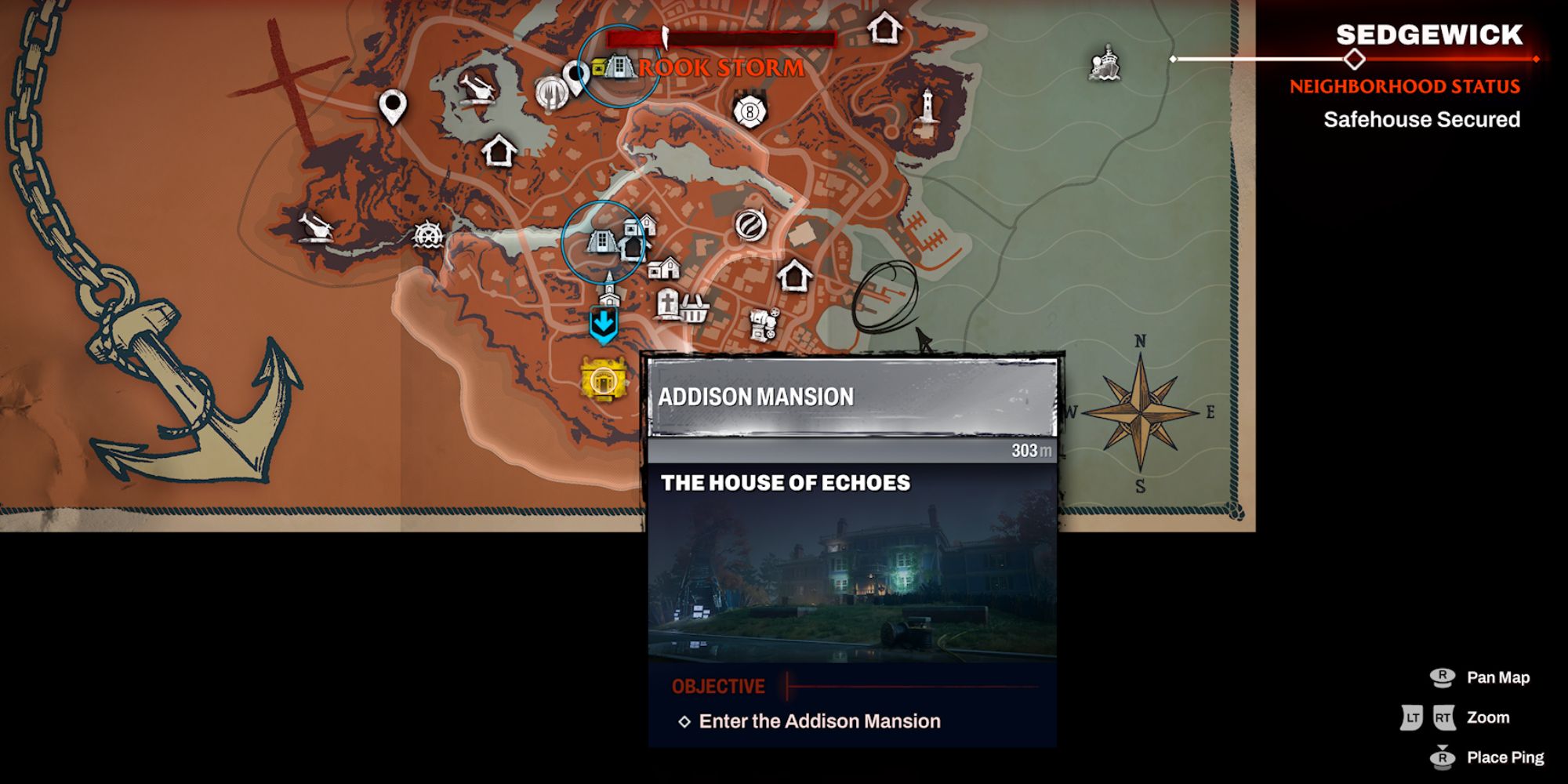The image size is (1568, 784).
Task: Click the yellow supply crate beside Rook Storm tent
Action: (x=598, y=66)
